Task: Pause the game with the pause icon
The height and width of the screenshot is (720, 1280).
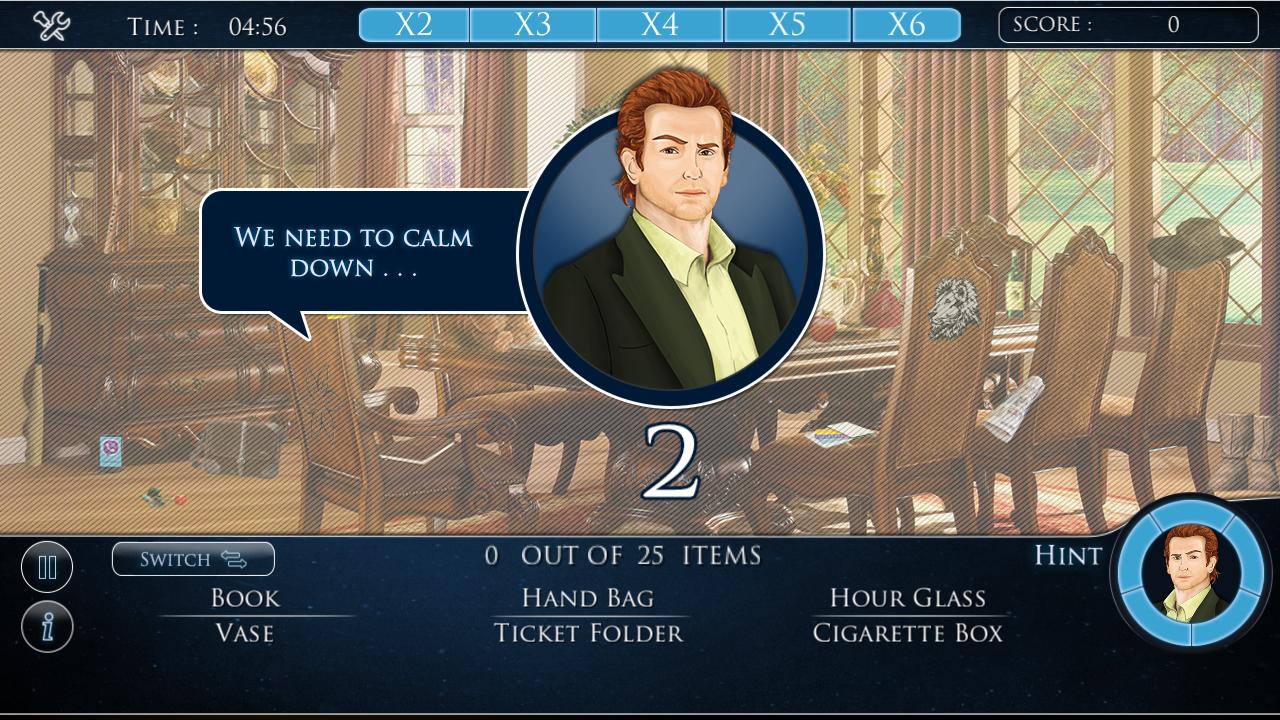Action: click(46, 566)
